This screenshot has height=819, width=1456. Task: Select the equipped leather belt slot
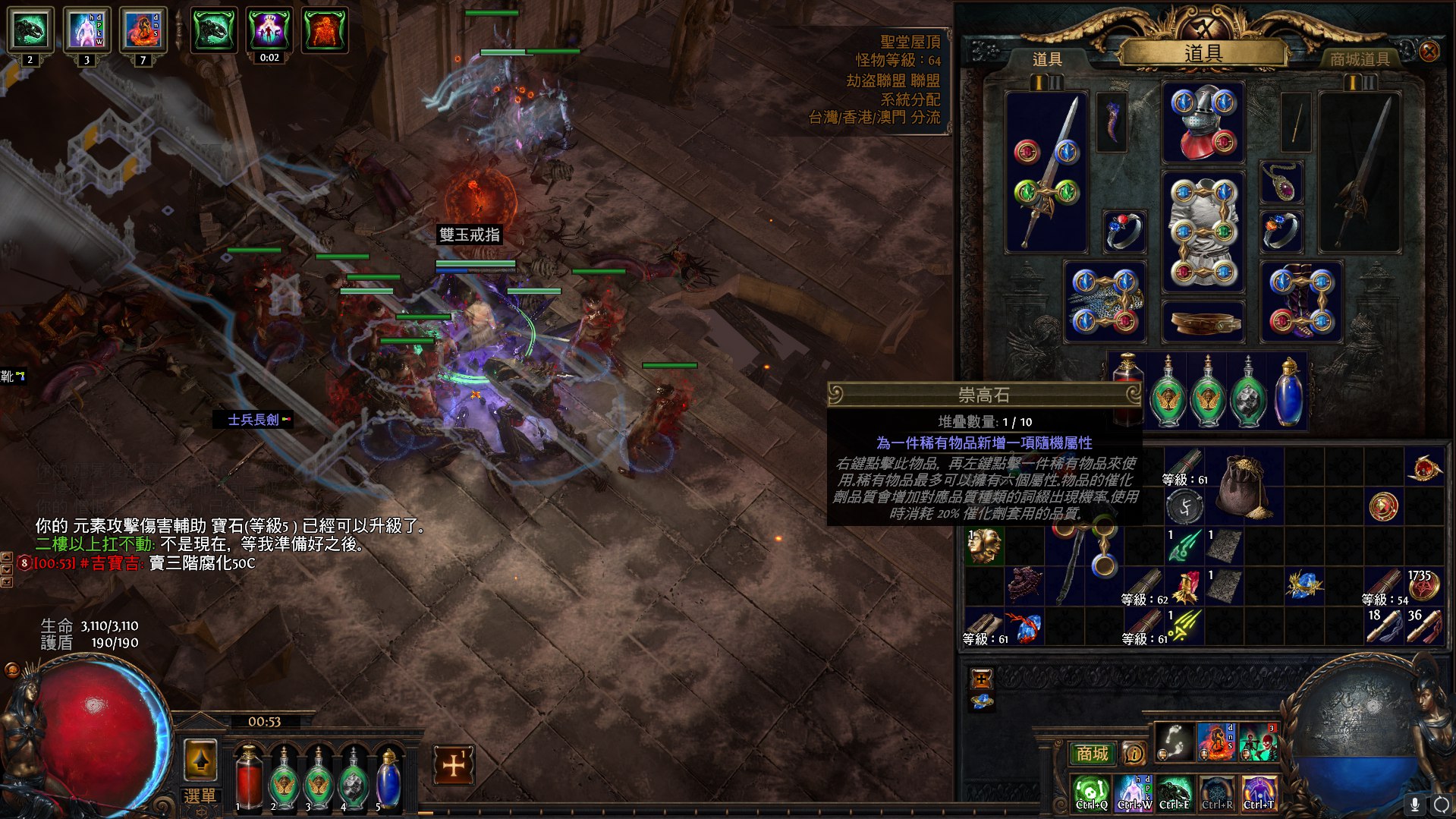(1203, 322)
